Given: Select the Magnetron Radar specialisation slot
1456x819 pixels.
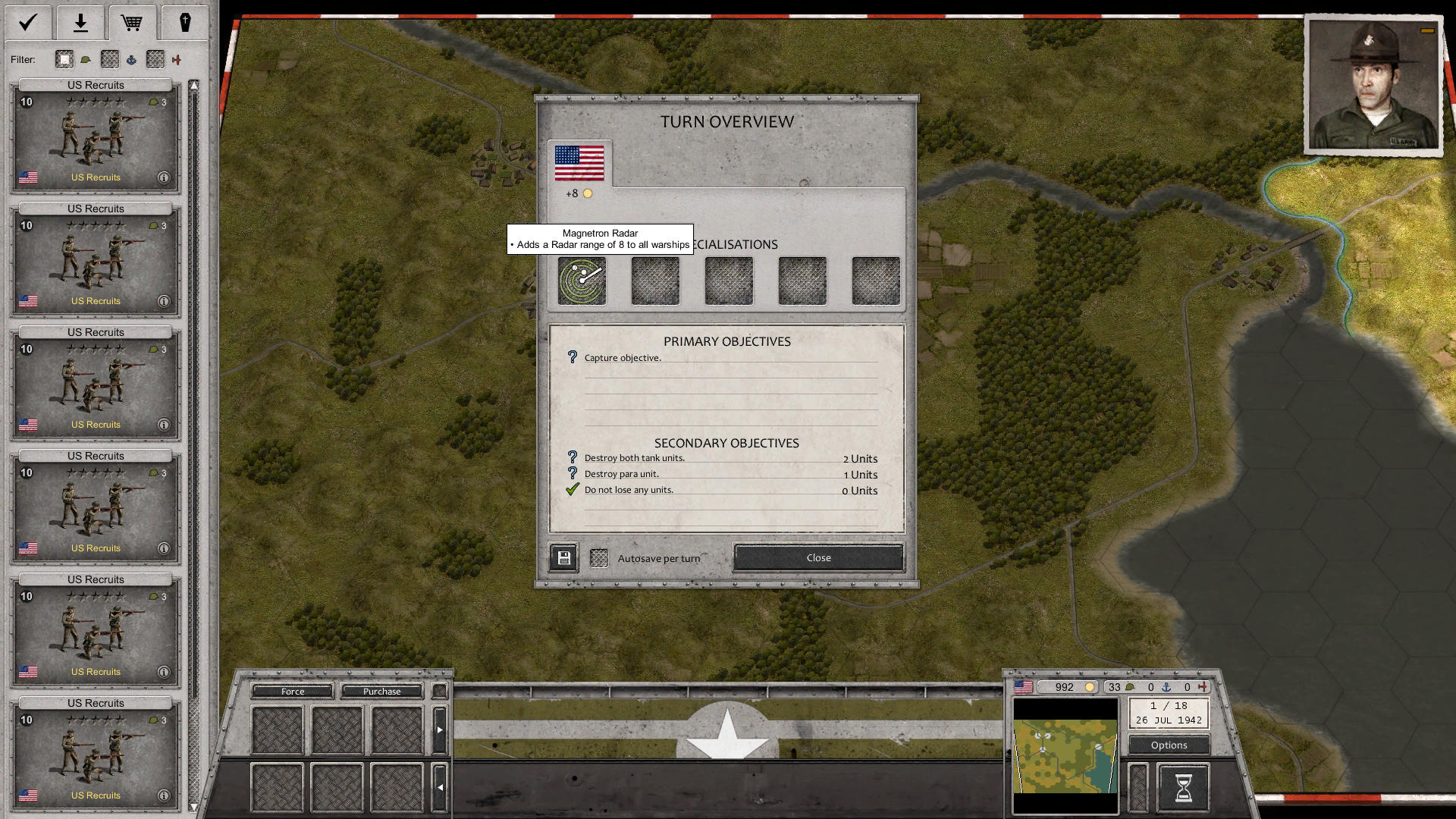Looking at the screenshot, I should pyautogui.click(x=581, y=281).
